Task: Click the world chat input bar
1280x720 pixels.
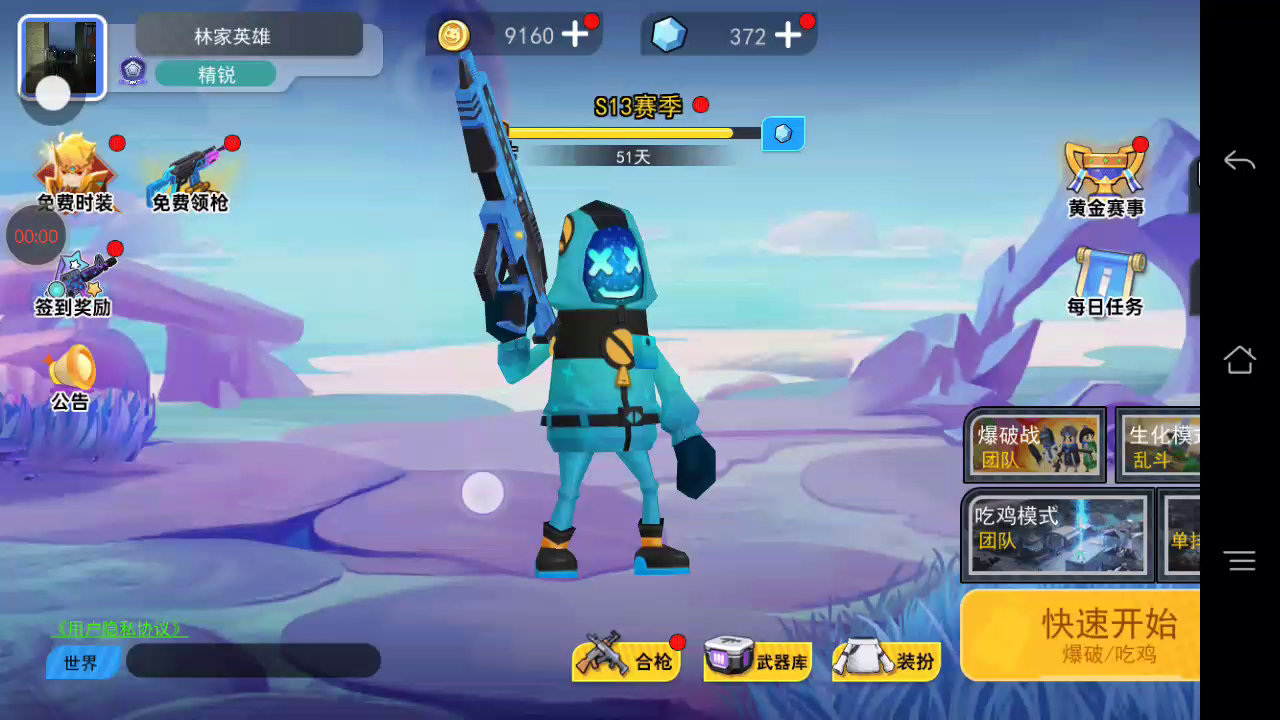Action: pos(253,661)
